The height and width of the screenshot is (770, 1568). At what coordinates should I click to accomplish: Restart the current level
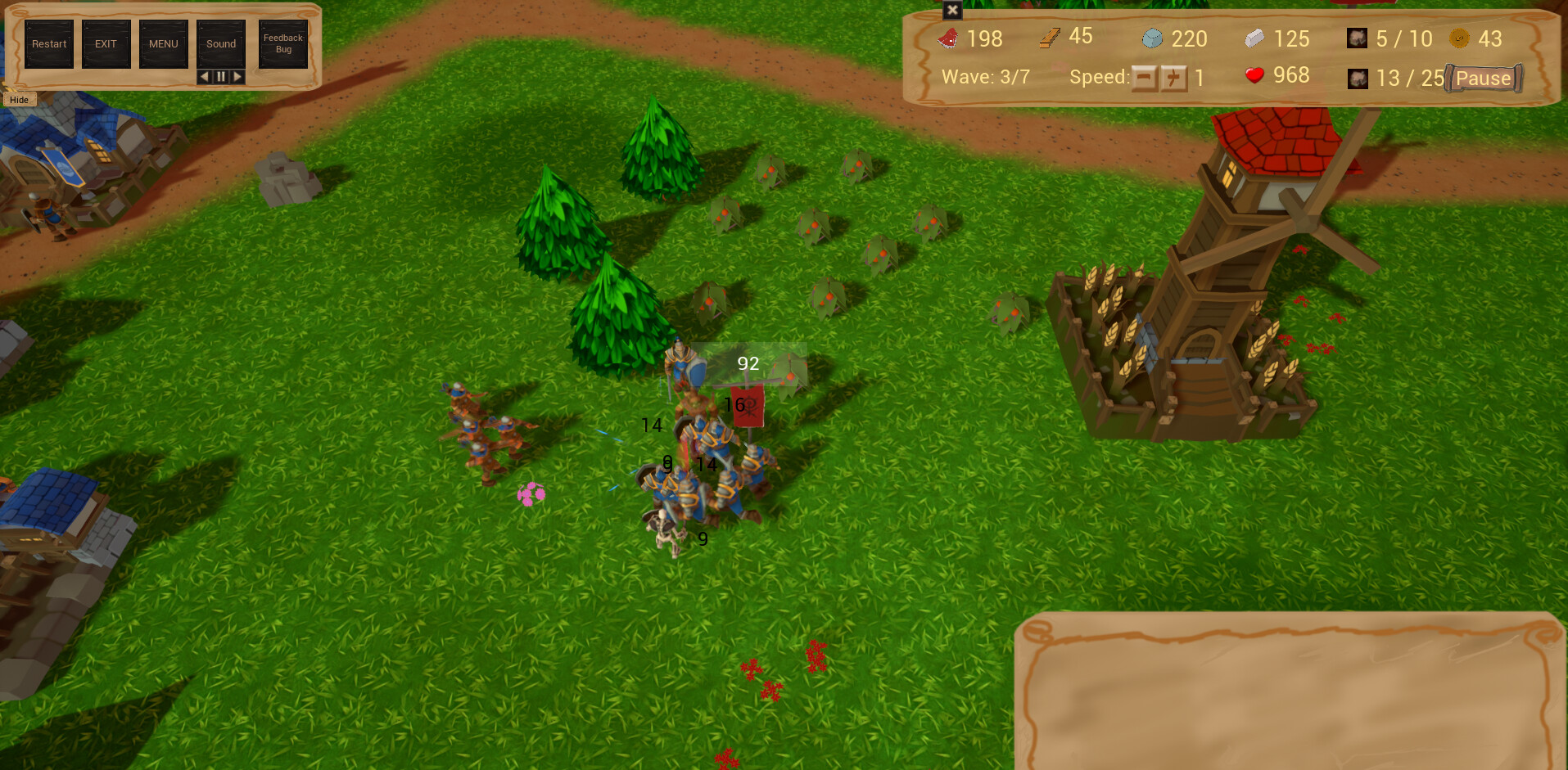tap(49, 43)
